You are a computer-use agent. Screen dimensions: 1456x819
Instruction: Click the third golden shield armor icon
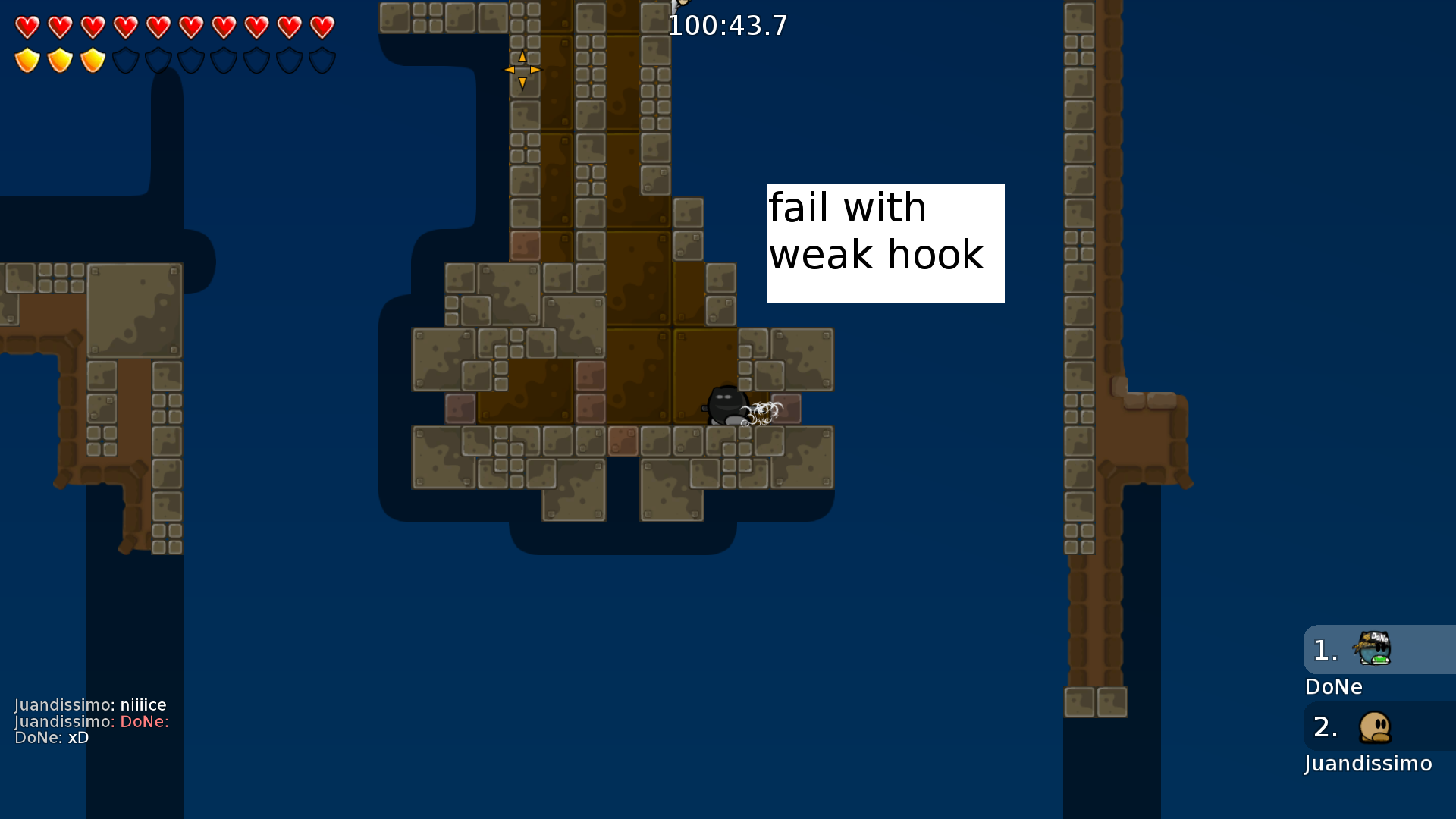click(92, 59)
